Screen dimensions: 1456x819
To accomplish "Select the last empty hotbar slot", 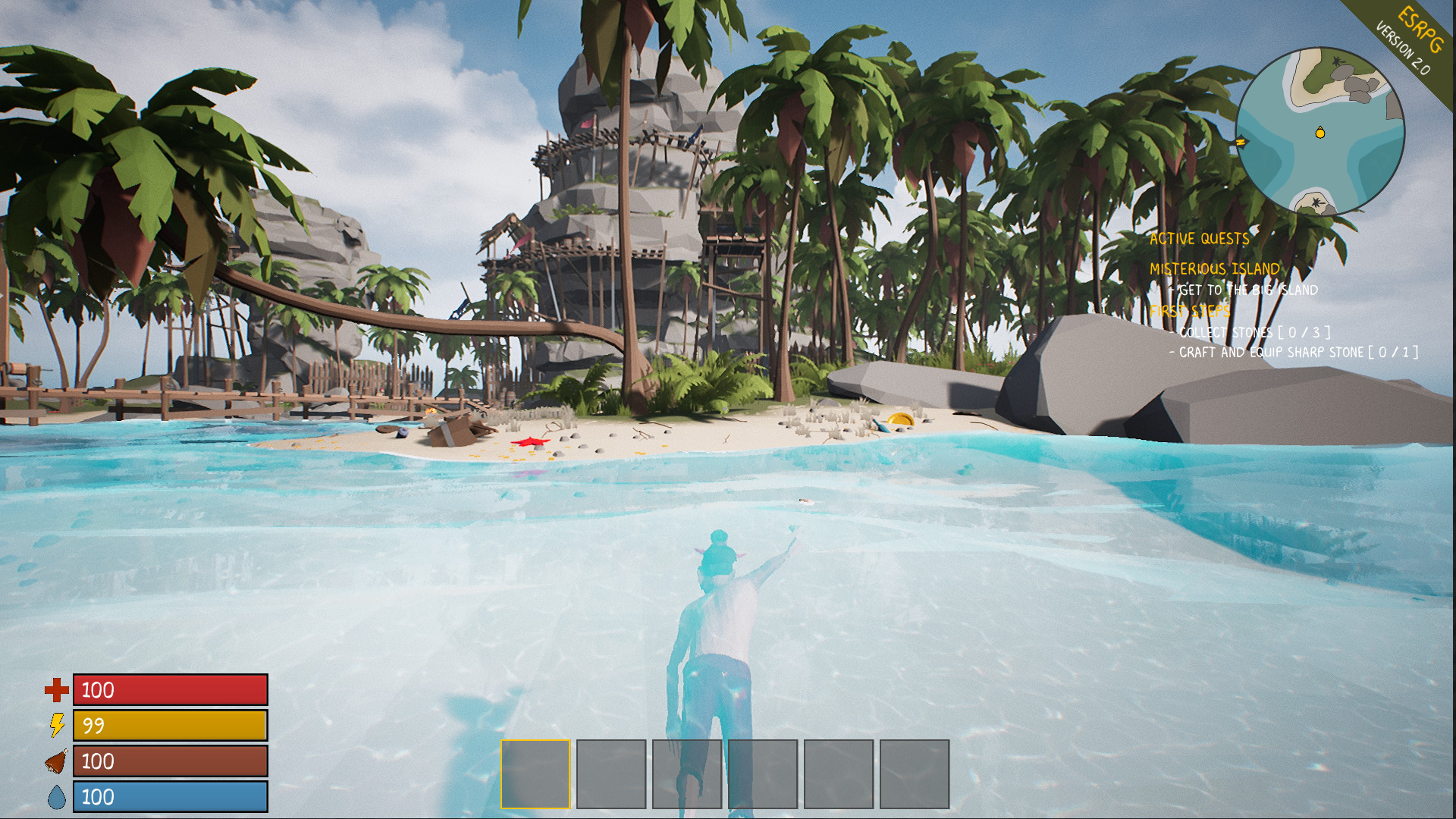I will (914, 774).
